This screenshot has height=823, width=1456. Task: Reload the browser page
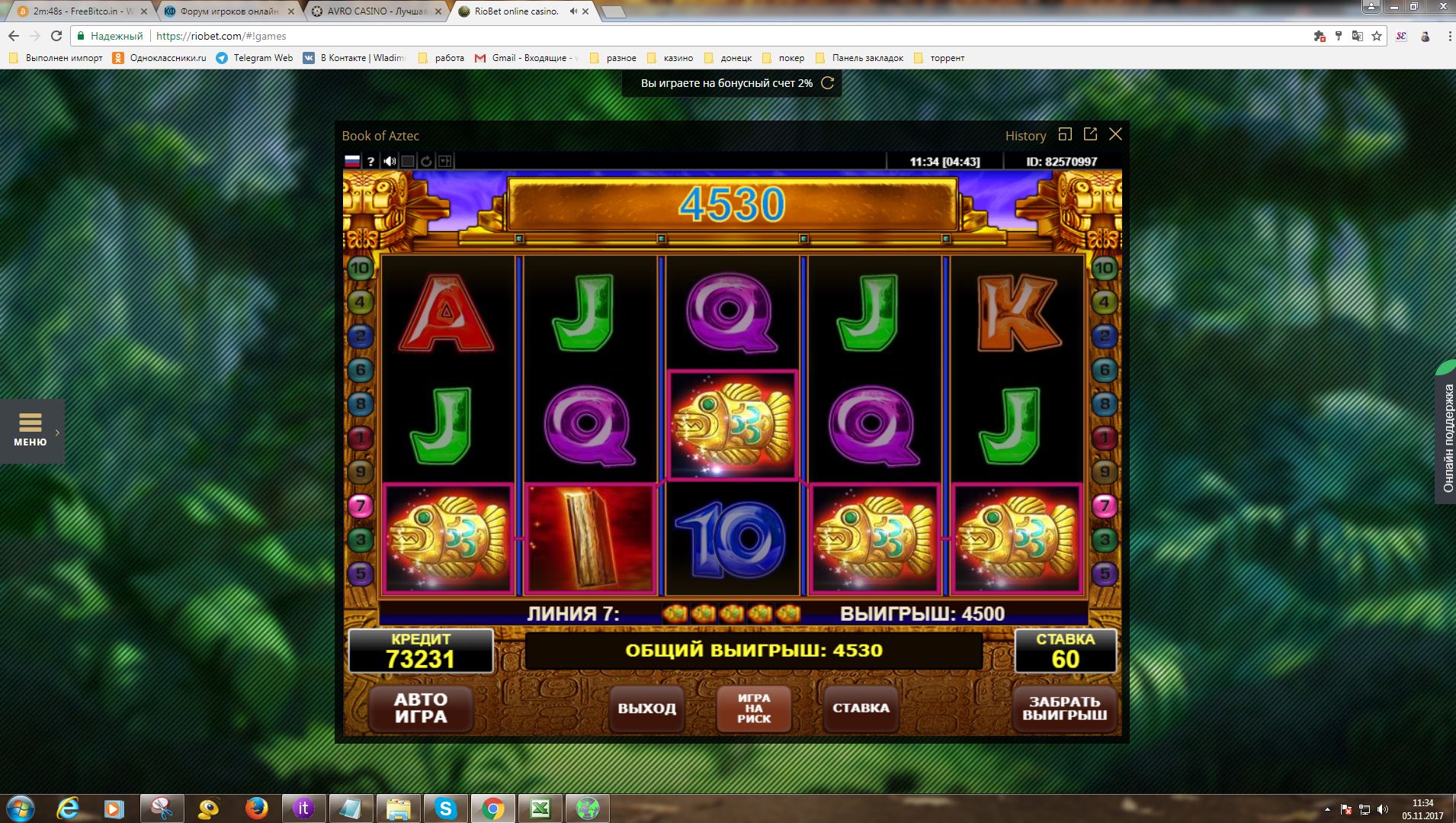point(56,36)
